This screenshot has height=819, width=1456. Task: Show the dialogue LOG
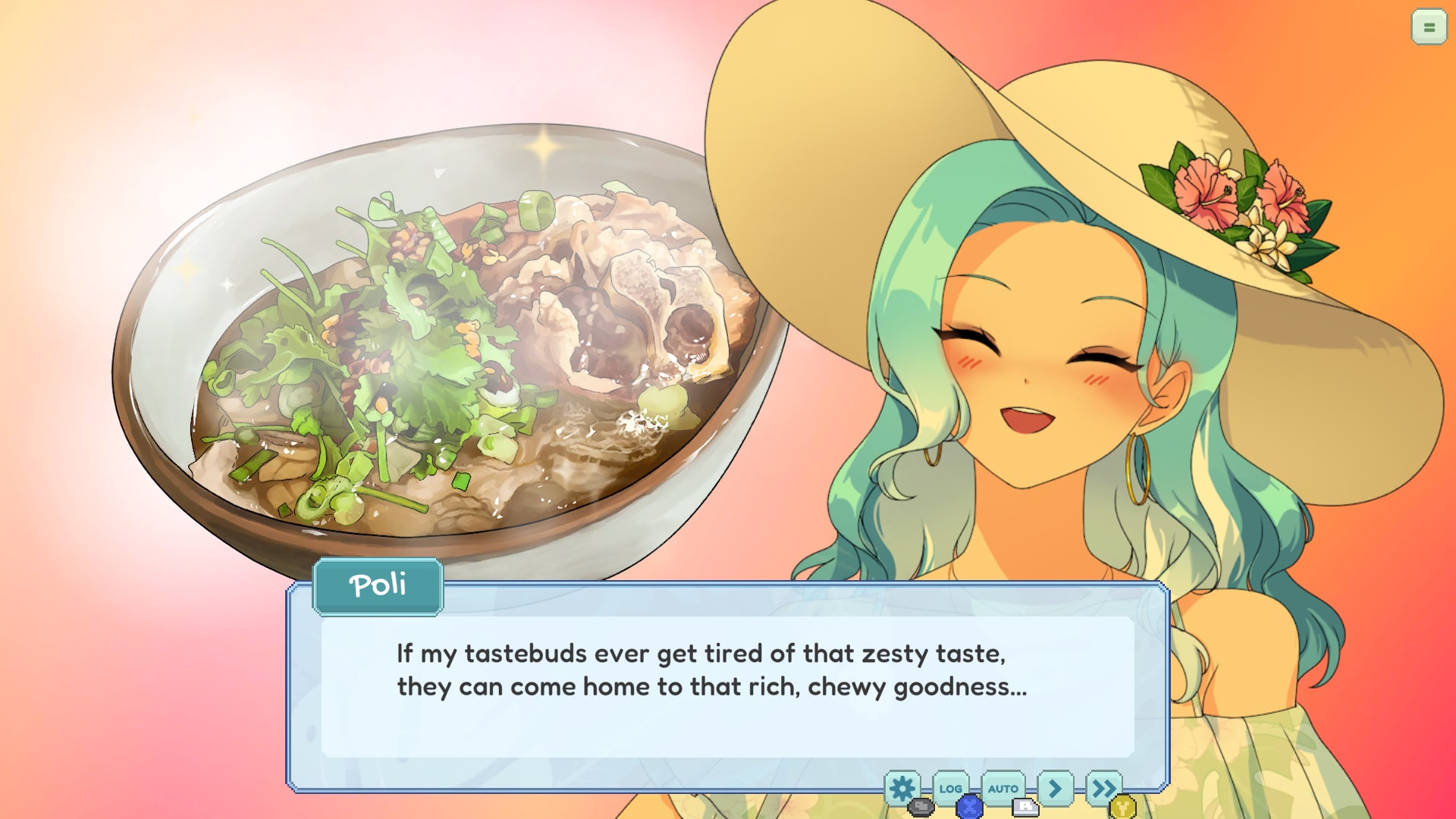[x=950, y=789]
